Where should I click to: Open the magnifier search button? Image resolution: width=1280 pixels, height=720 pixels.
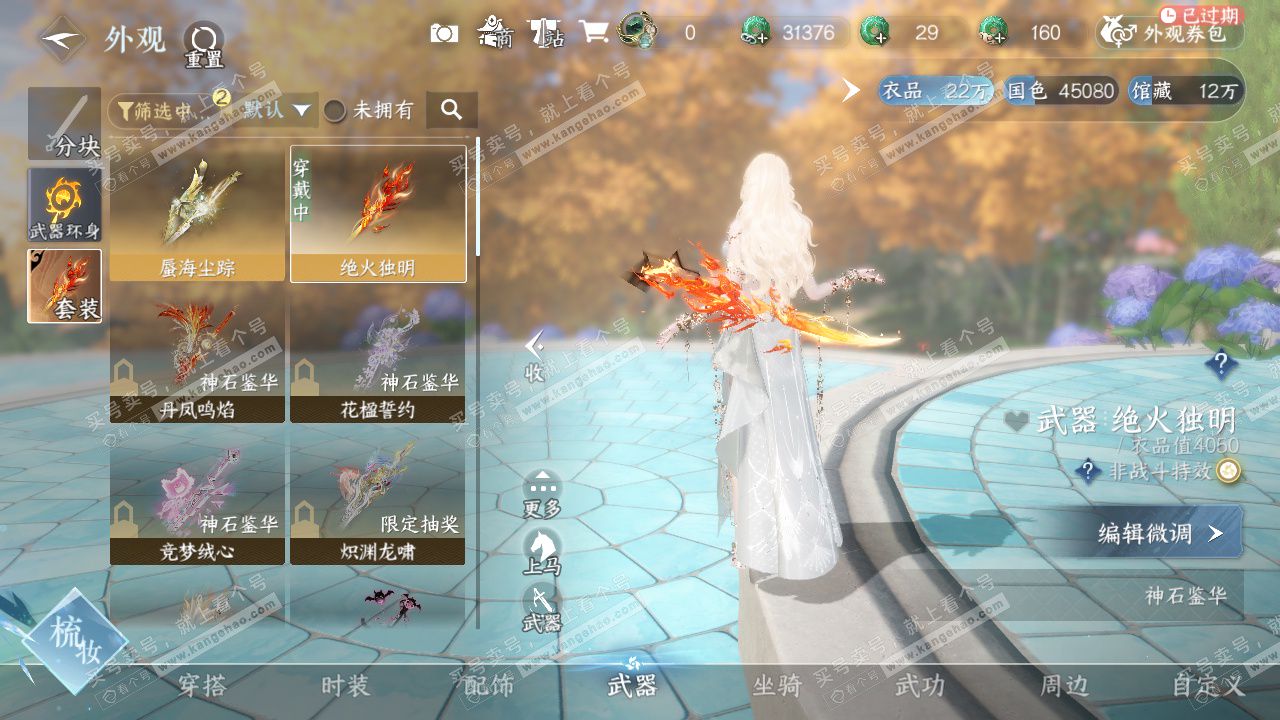[x=452, y=110]
